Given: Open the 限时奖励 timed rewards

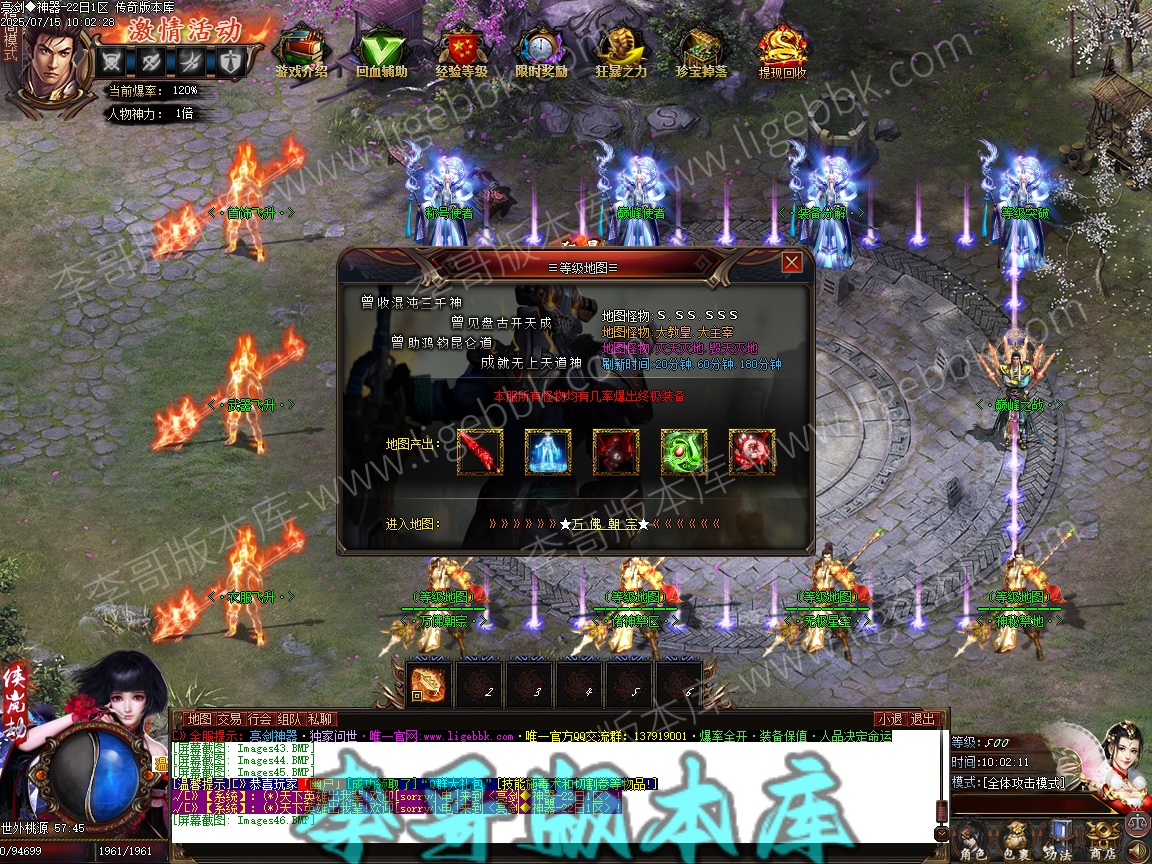Looking at the screenshot, I should pos(541,52).
